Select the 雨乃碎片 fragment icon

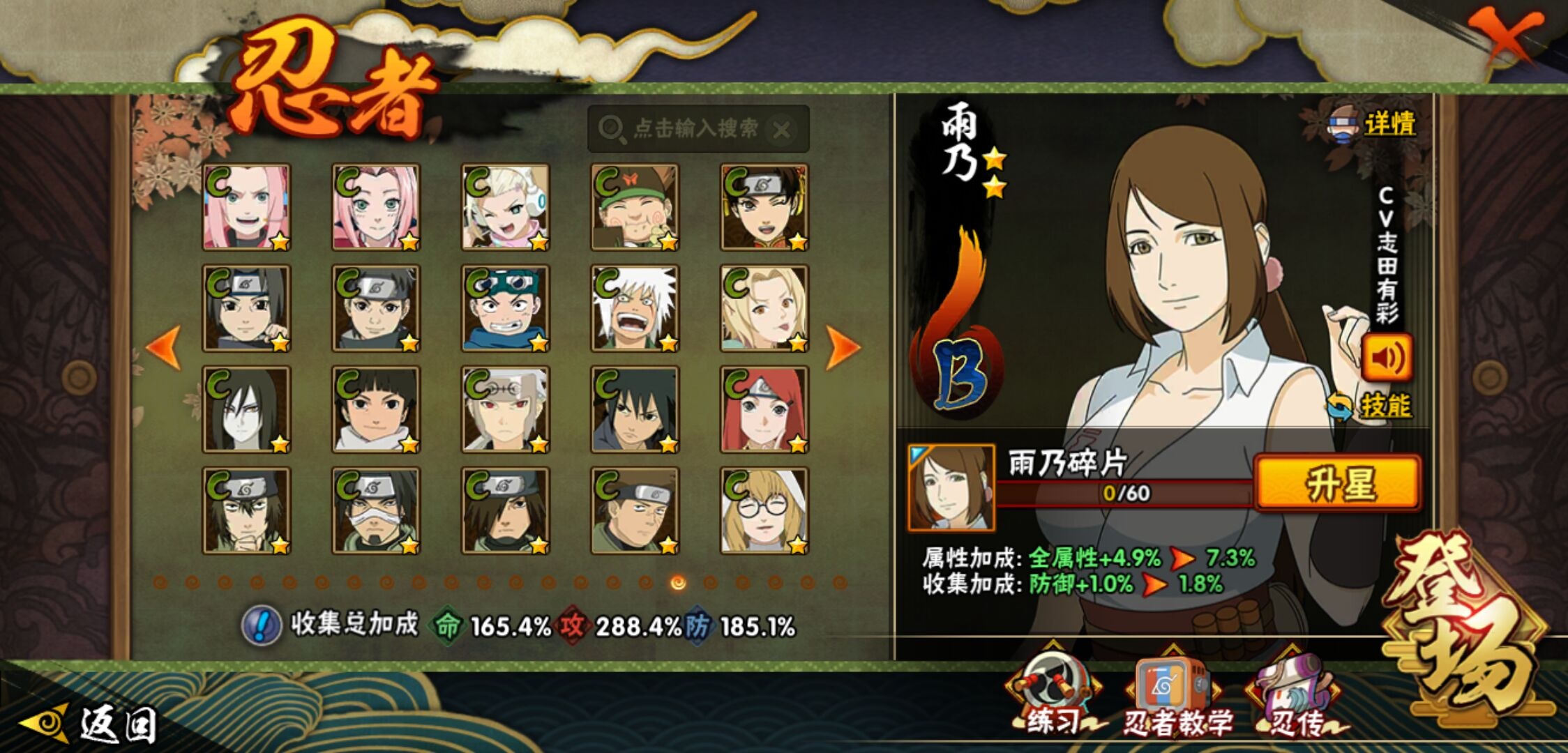pyautogui.click(x=951, y=488)
